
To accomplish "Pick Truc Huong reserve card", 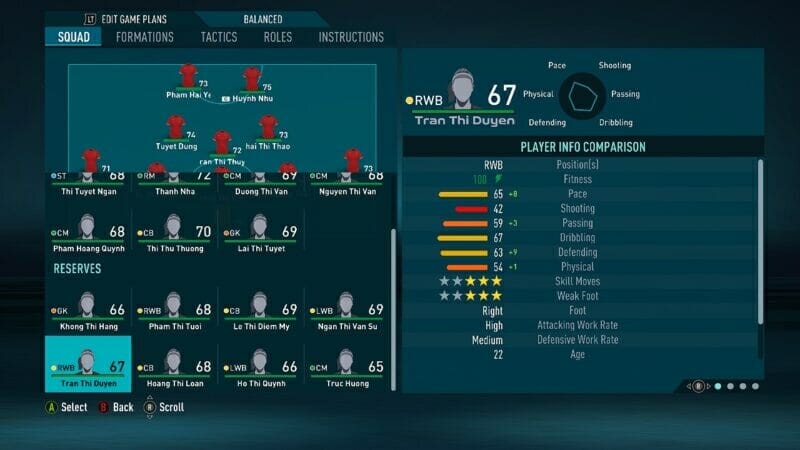I will click(346, 362).
